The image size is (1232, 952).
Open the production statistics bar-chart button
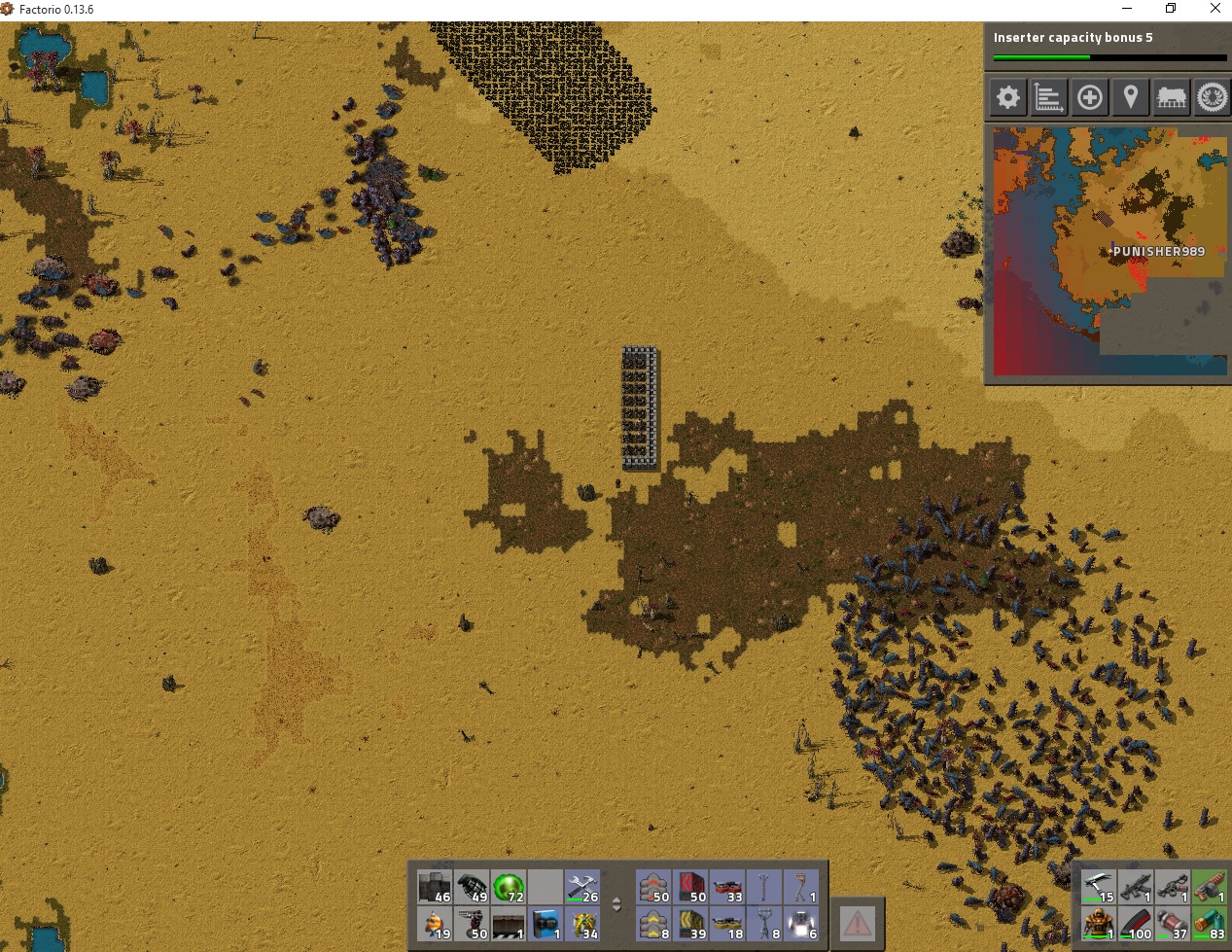point(1048,97)
